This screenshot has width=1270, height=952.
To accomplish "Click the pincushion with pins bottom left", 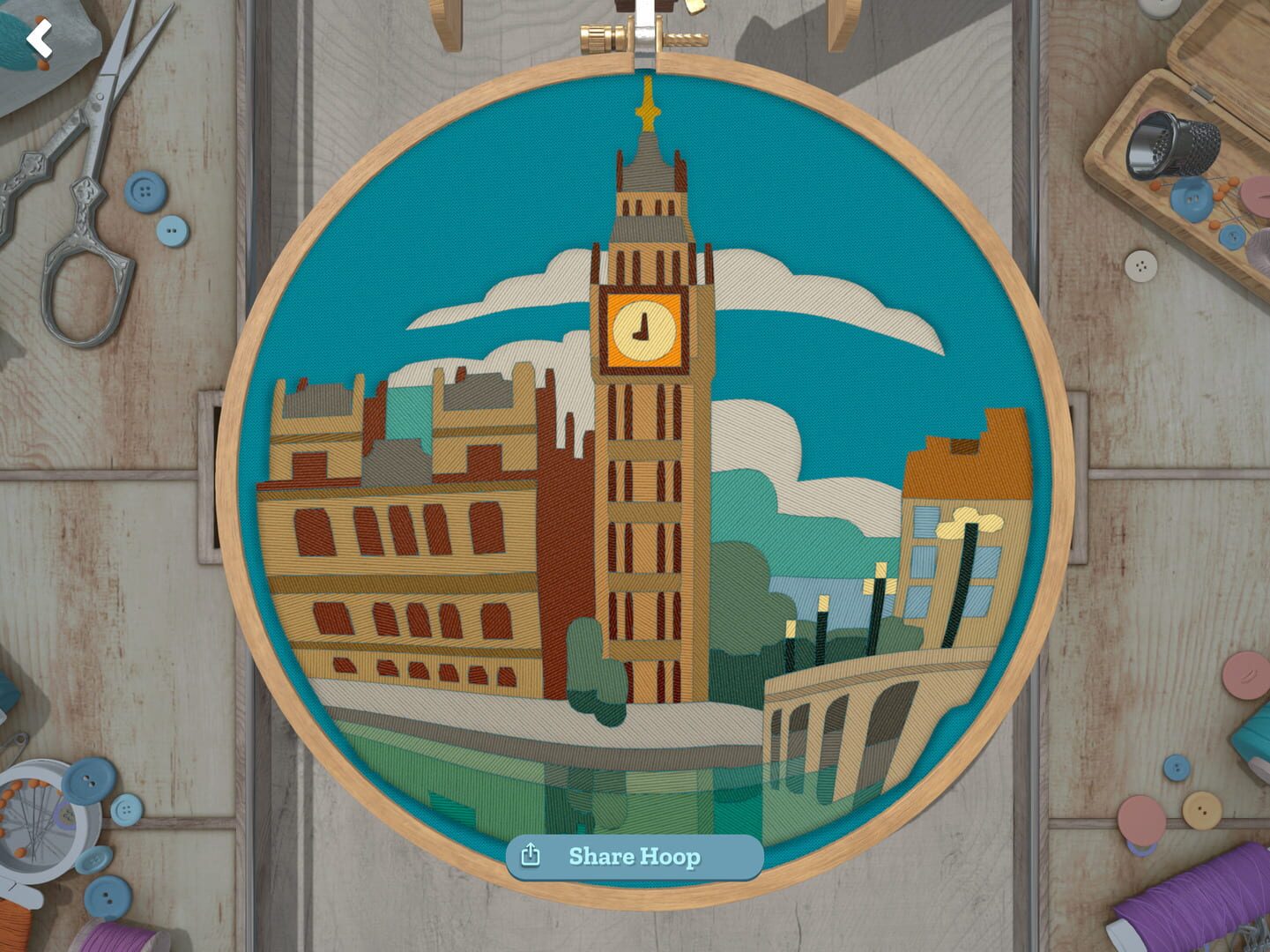I will pyautogui.click(x=40, y=820).
